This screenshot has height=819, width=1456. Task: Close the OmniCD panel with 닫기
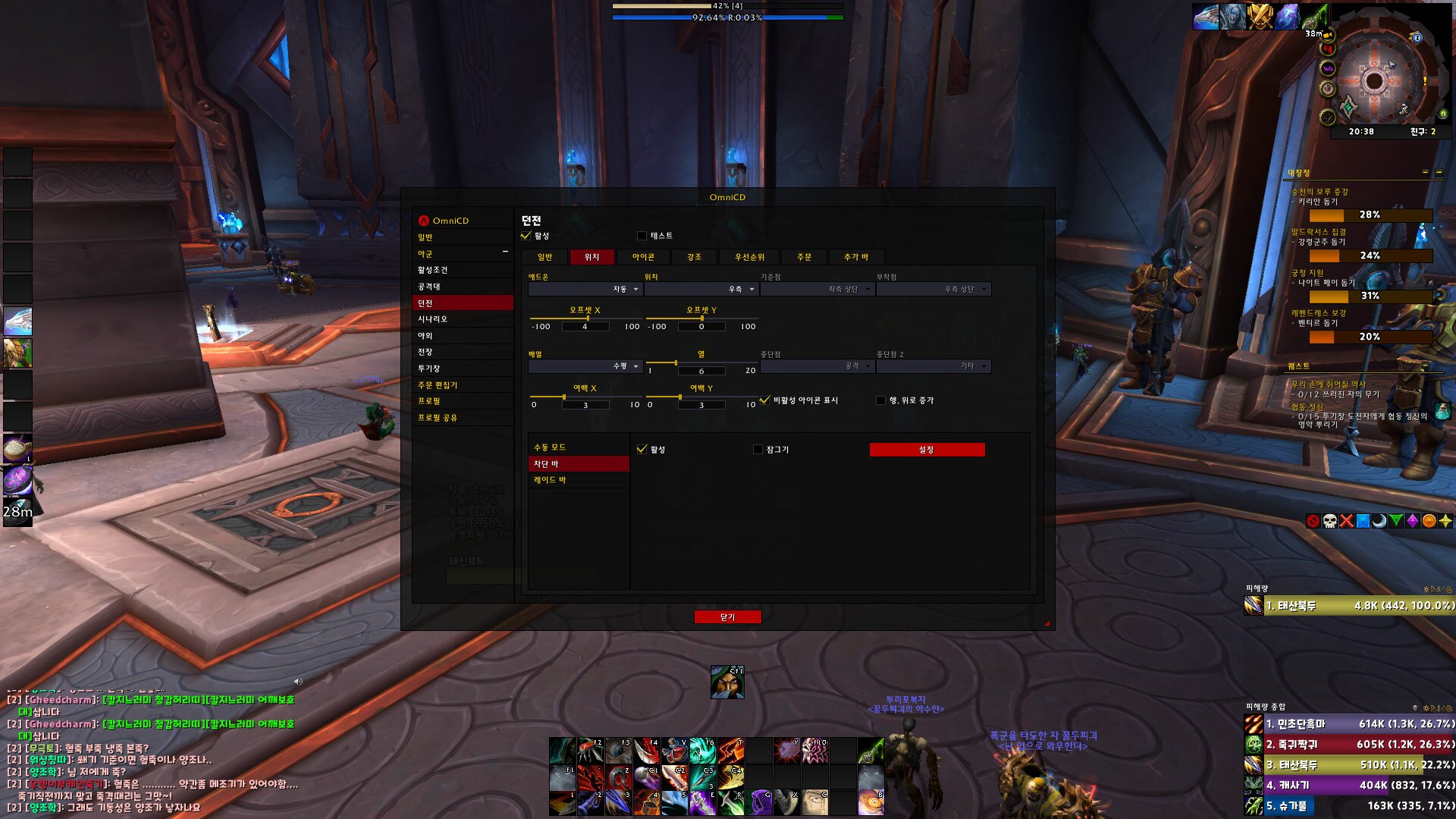click(727, 617)
